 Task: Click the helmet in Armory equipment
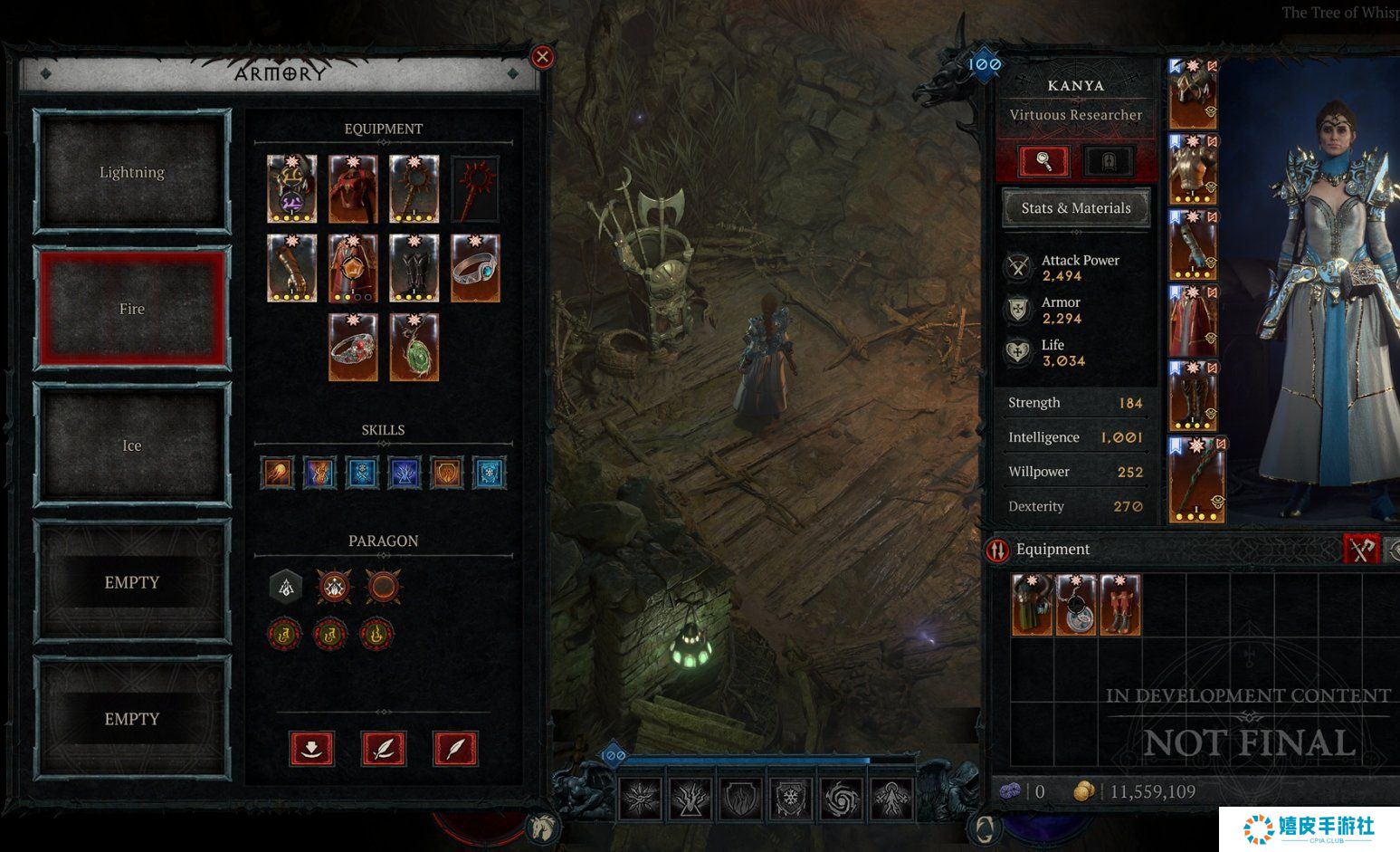pos(292,188)
